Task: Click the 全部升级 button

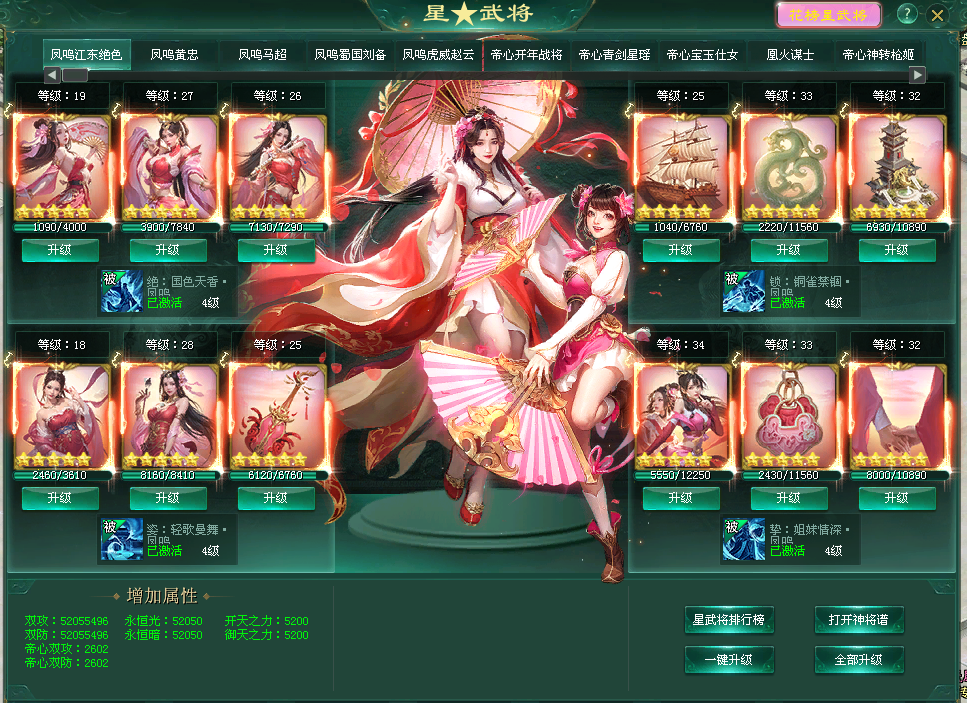Action: [859, 660]
